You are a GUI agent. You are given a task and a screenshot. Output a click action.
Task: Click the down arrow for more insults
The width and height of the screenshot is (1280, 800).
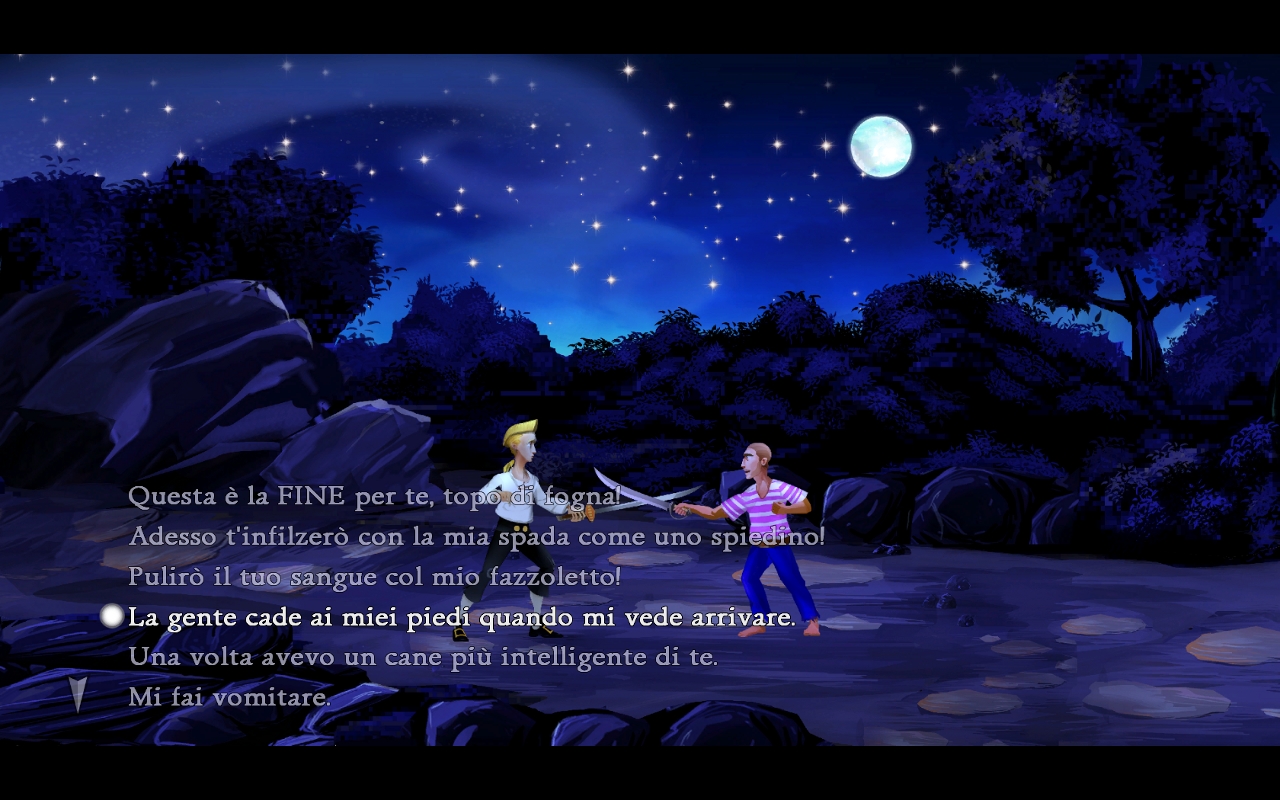pos(78,693)
